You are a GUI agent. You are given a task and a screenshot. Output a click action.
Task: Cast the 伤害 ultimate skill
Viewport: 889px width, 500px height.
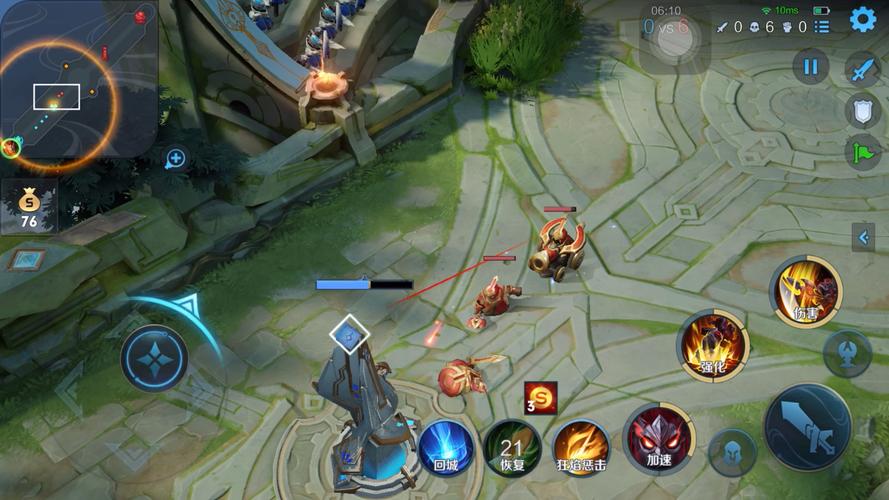coord(806,291)
